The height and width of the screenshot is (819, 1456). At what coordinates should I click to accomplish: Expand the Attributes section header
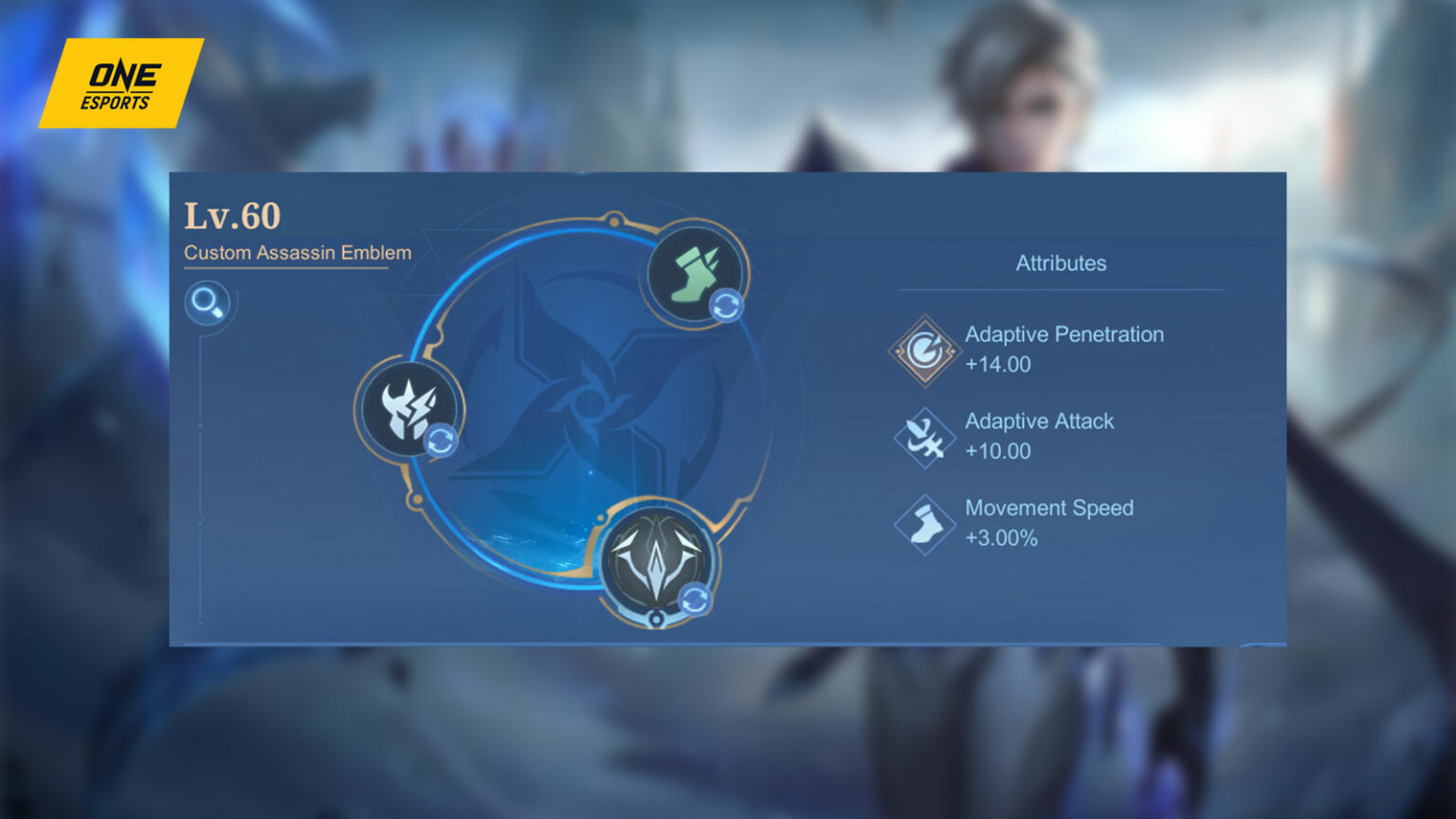(1062, 264)
